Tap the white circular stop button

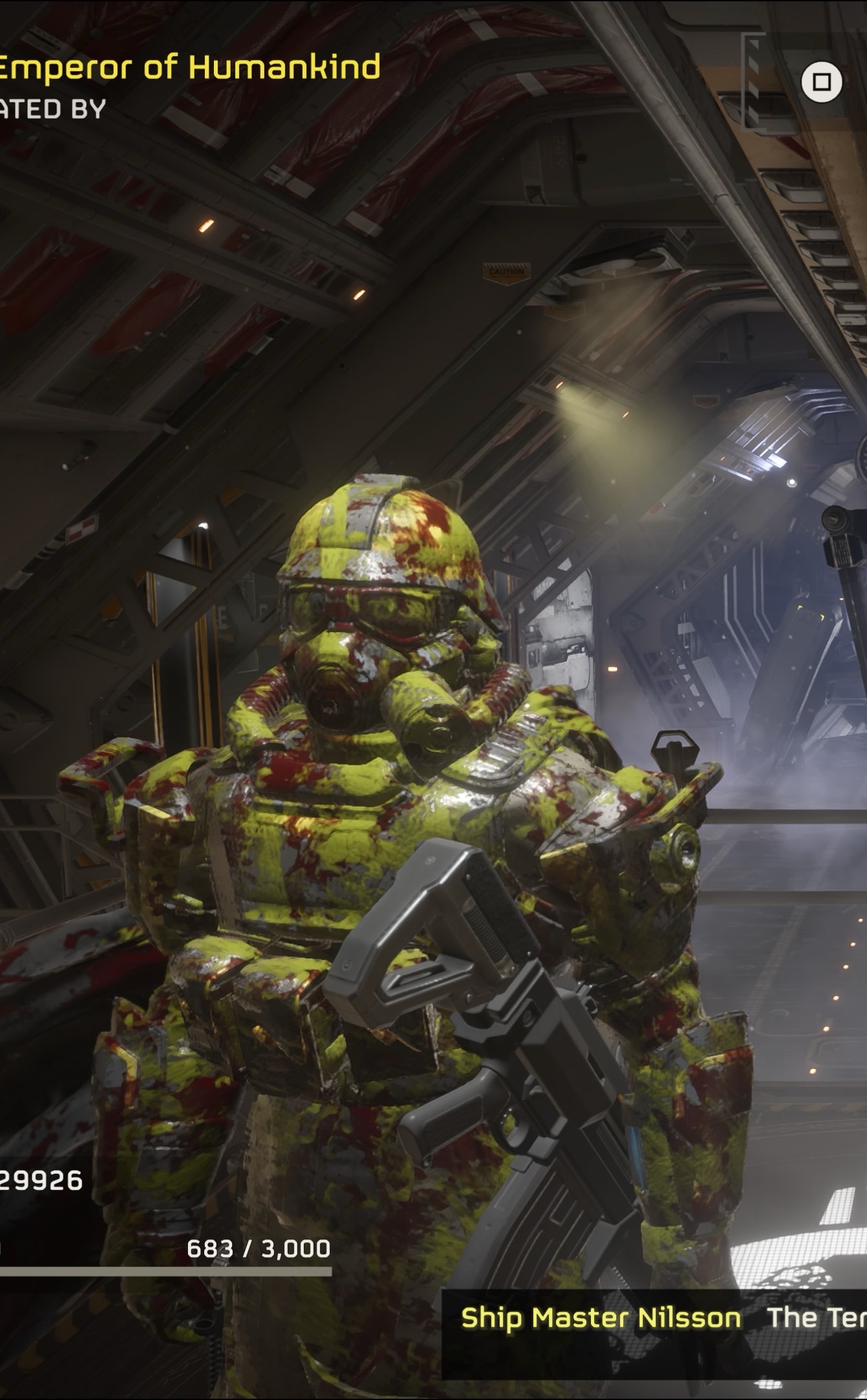click(x=821, y=82)
